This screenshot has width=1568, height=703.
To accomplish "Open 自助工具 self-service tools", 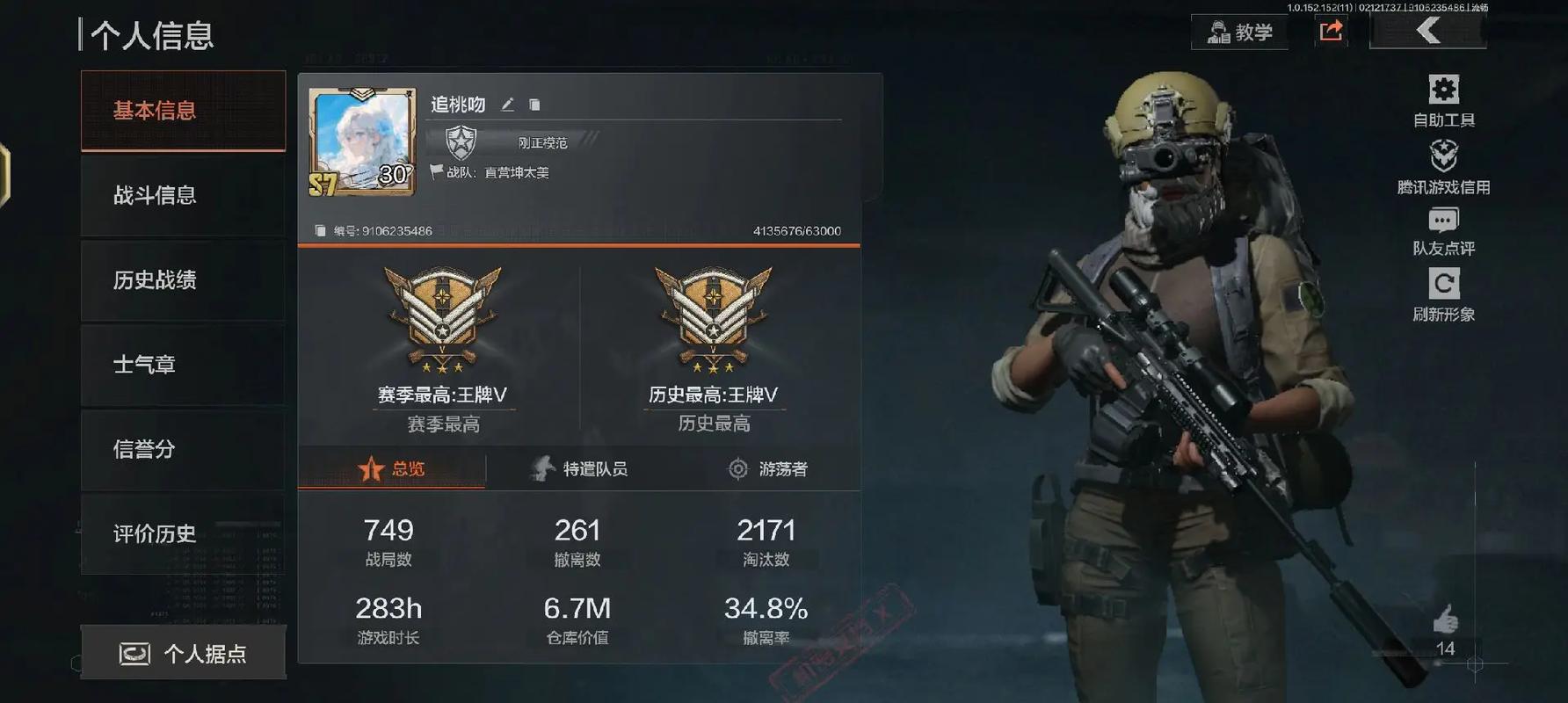I will click(1443, 101).
